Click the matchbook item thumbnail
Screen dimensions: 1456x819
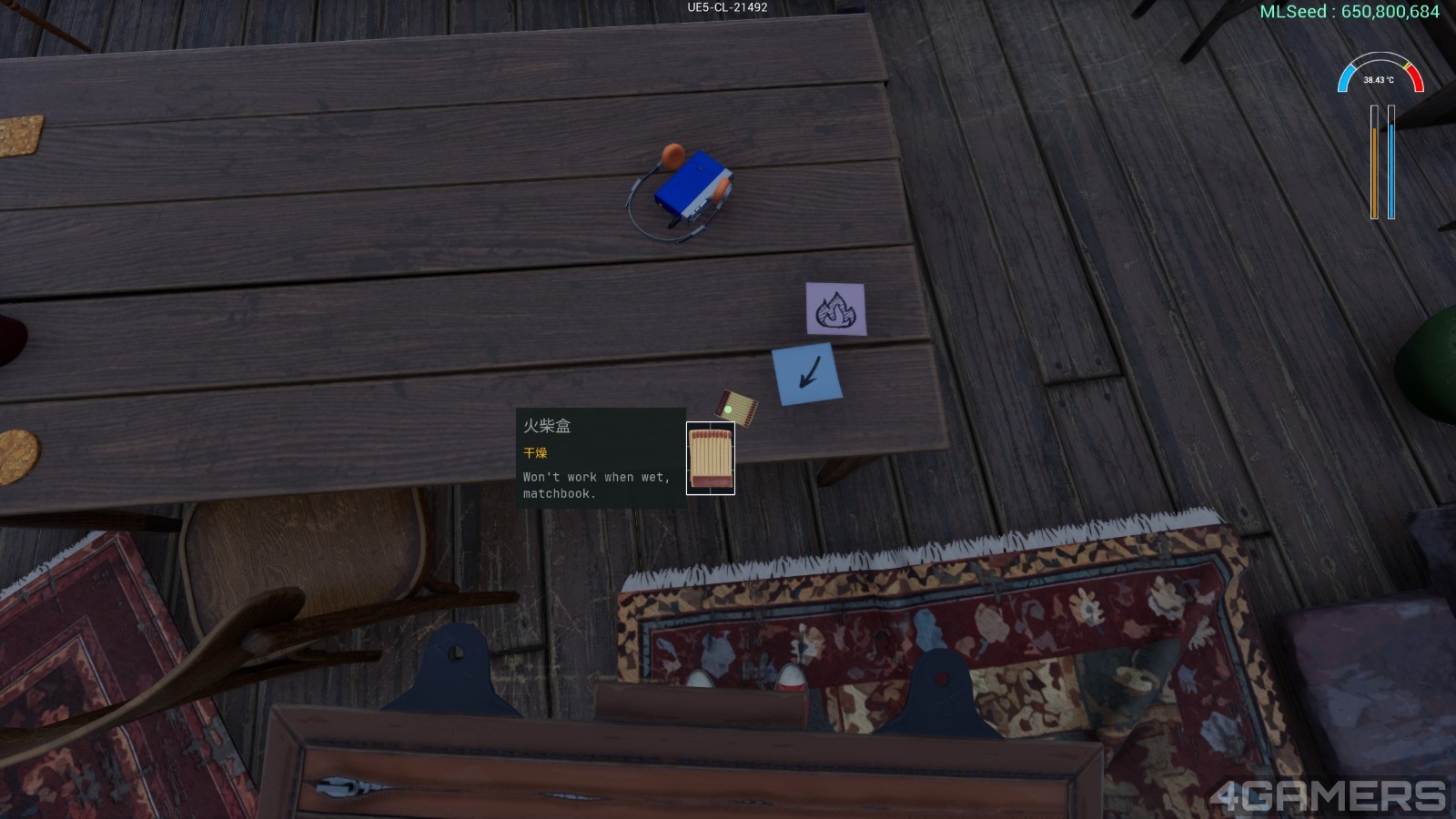(x=710, y=458)
